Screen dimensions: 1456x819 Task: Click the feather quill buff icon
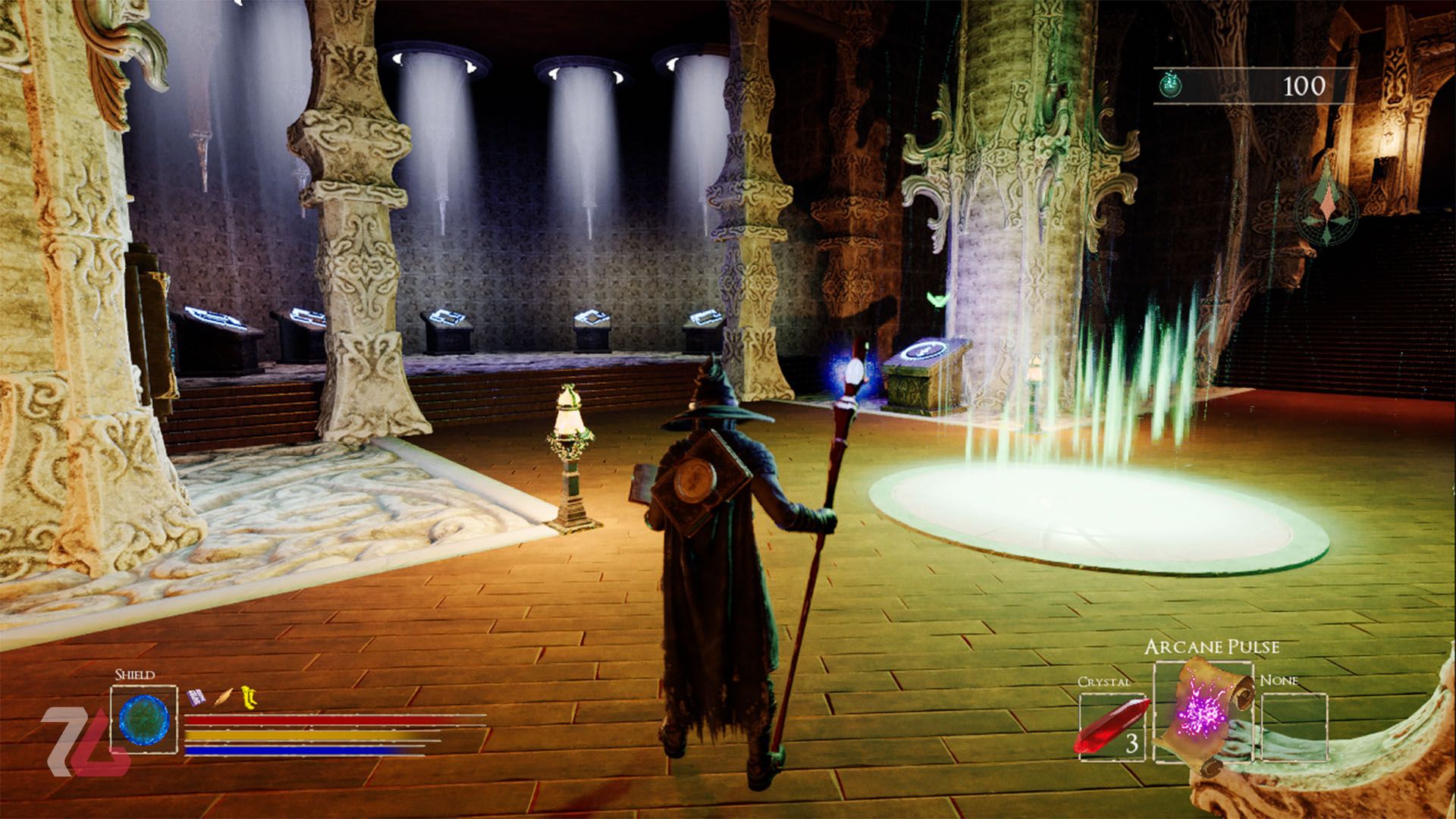(224, 696)
